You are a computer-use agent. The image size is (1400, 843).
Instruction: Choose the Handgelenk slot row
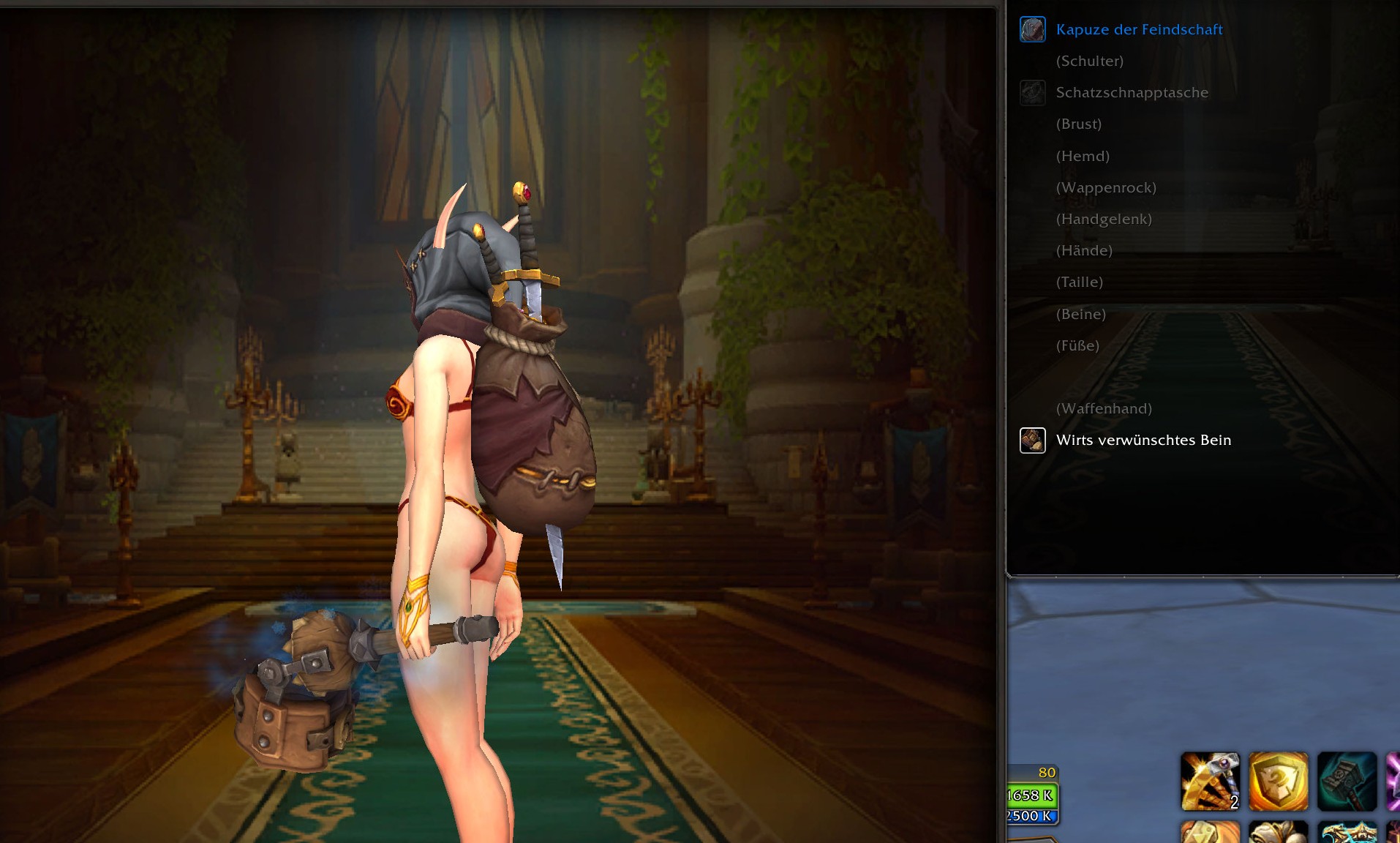click(1104, 220)
